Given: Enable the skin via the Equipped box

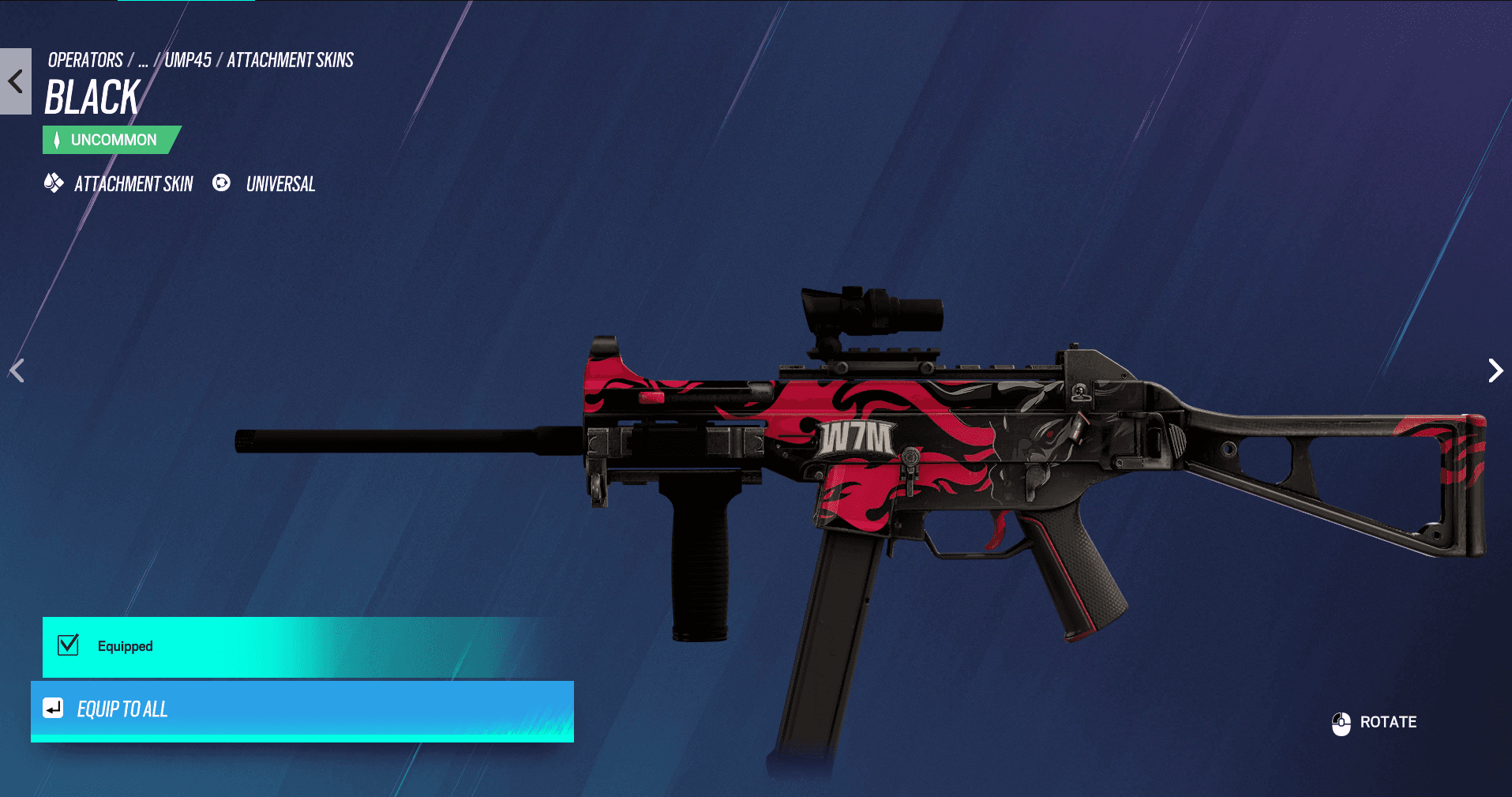Looking at the screenshot, I should [68, 645].
